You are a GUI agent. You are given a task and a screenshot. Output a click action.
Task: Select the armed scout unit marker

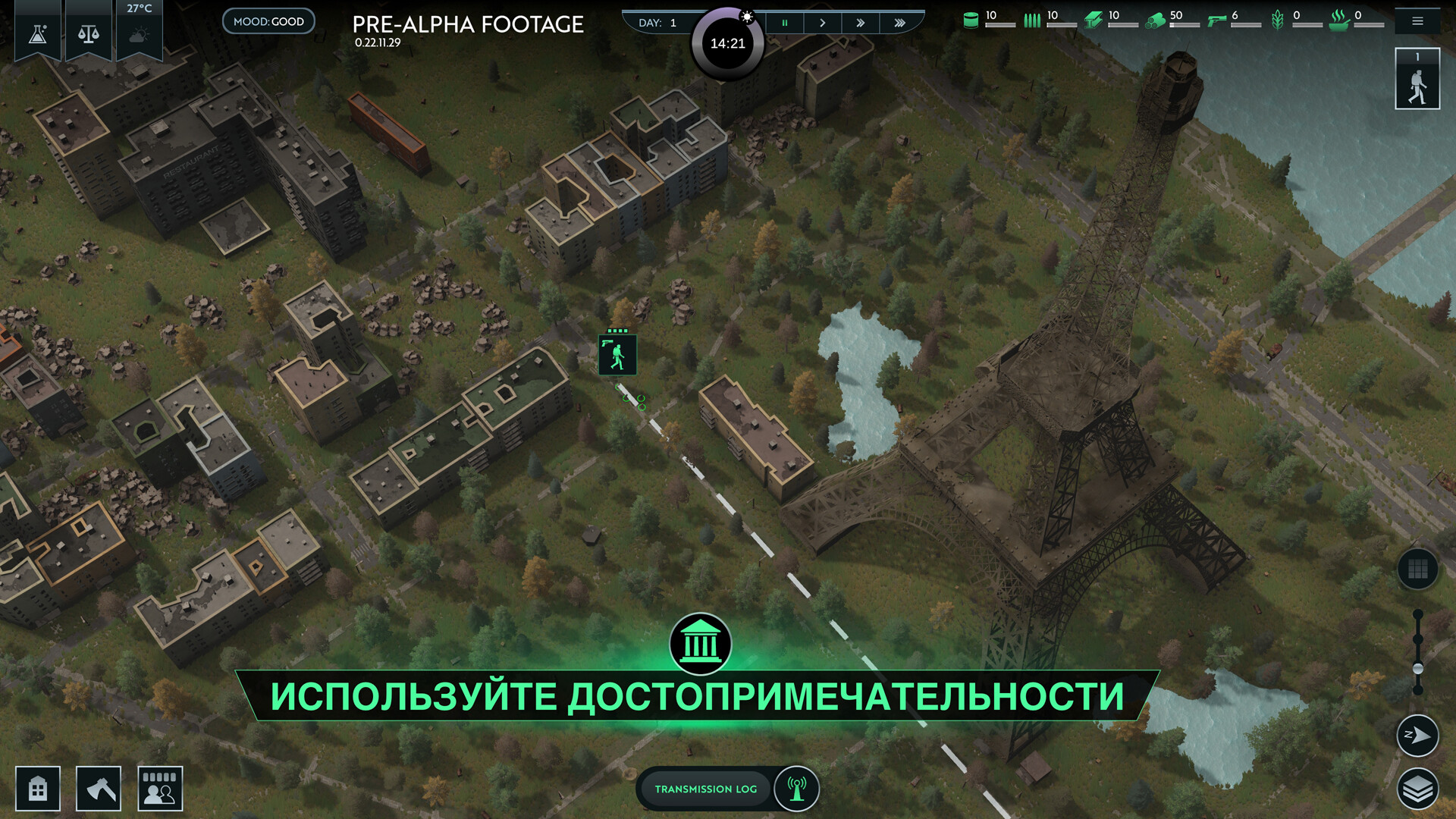[x=617, y=355]
